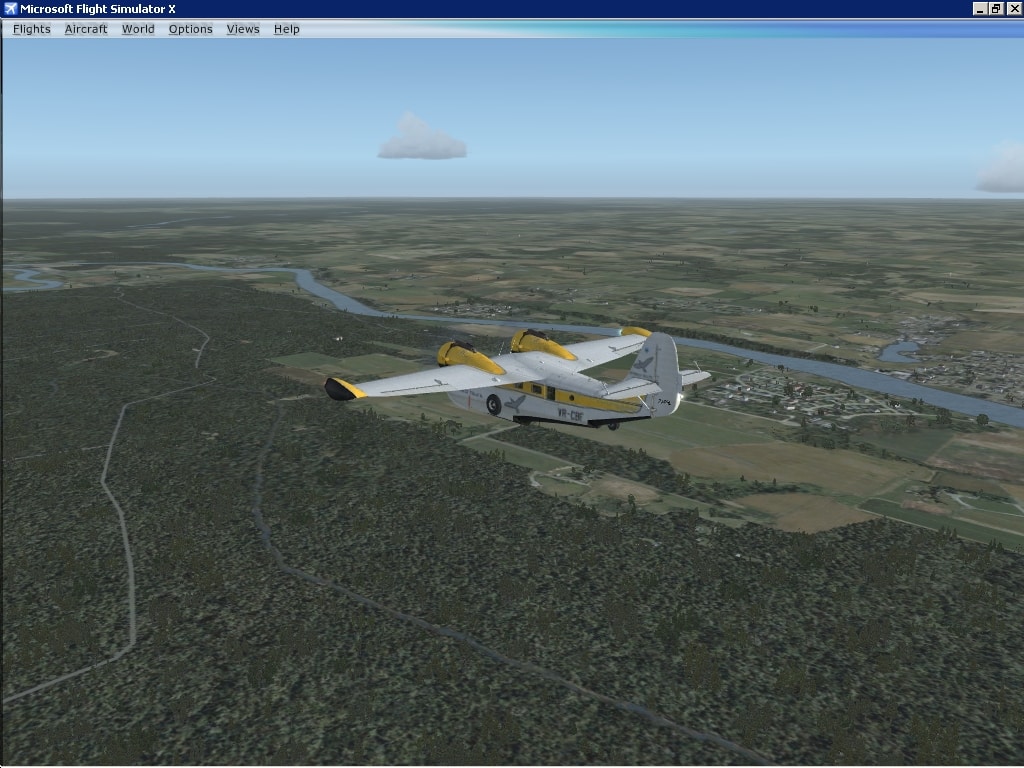
Task: Open the Options menu
Action: tap(190, 29)
